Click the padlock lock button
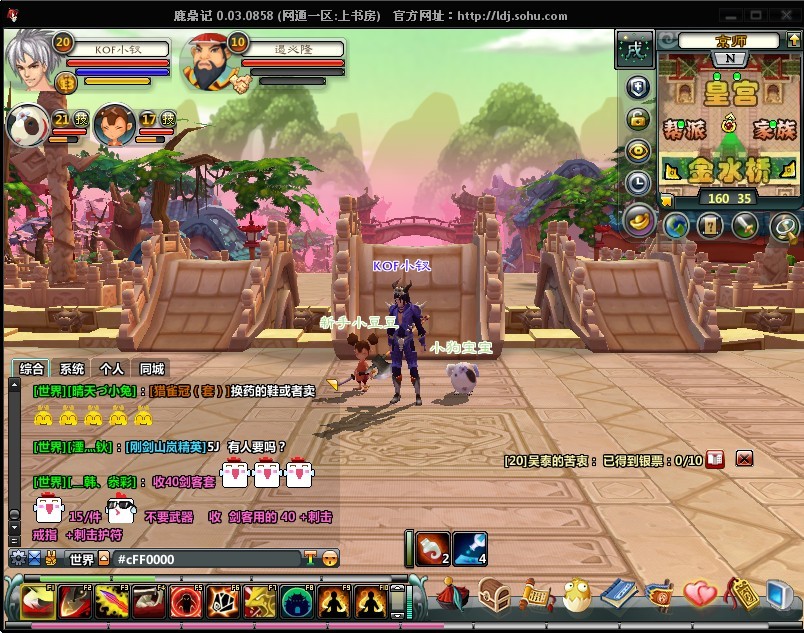This screenshot has height=633, width=804. tap(638, 119)
